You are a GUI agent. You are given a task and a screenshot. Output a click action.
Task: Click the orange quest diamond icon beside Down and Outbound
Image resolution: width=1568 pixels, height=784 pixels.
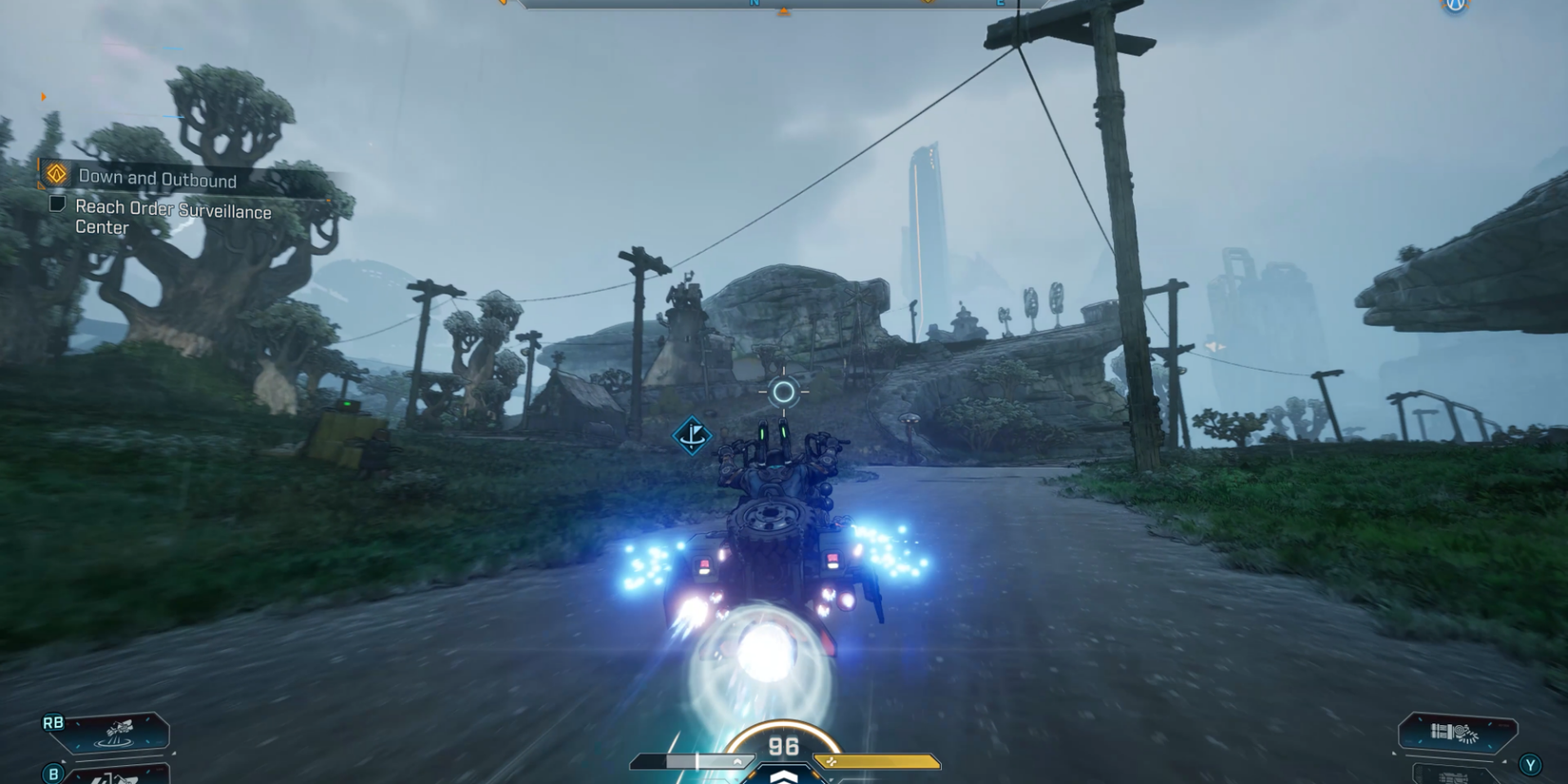coord(55,177)
